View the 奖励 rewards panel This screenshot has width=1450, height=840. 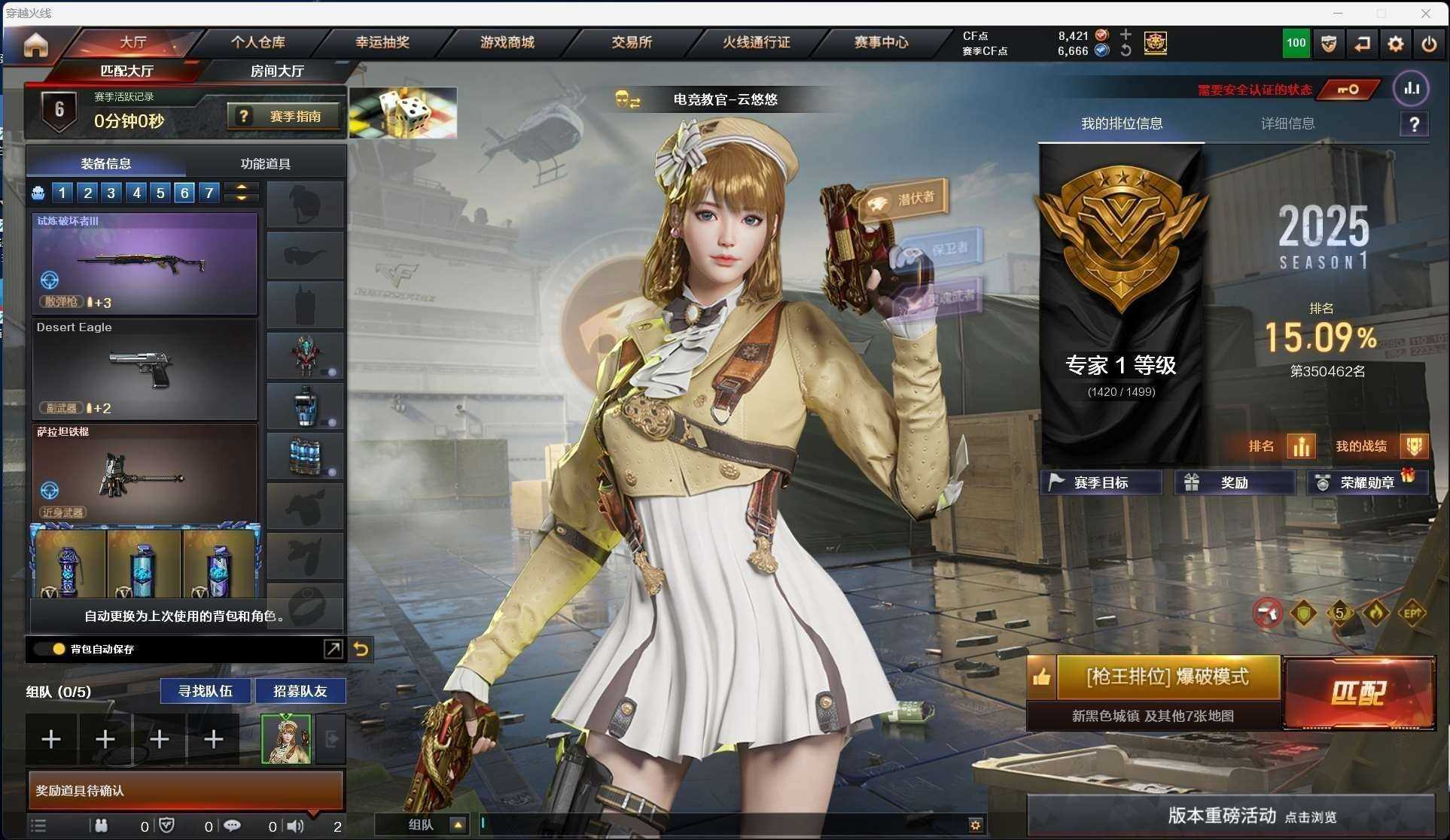tap(1234, 482)
